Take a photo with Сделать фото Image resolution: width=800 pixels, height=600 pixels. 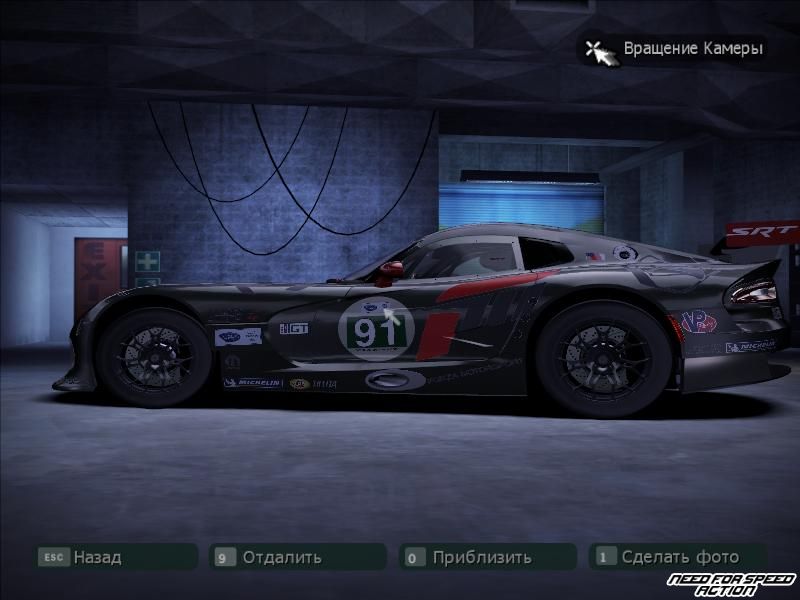[679, 557]
